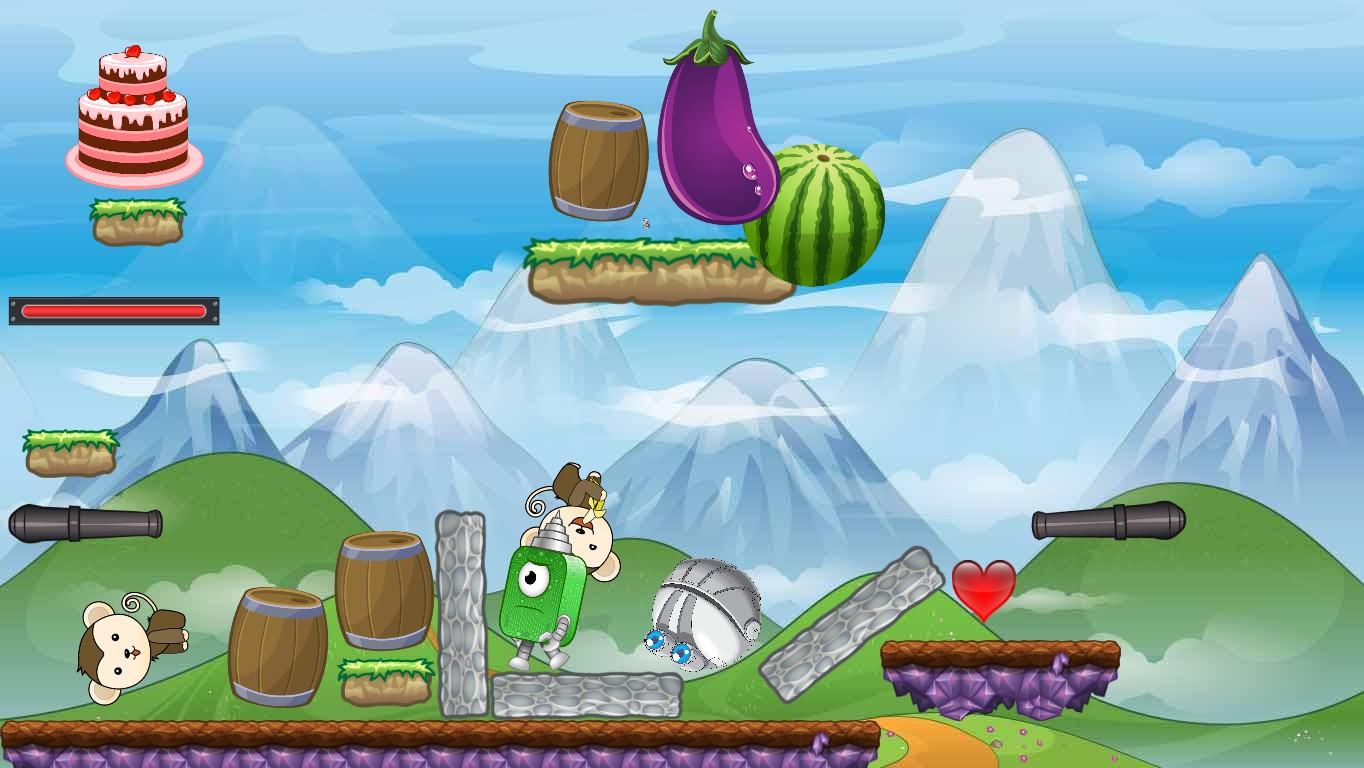Click the floating barrel near the eggplant
This screenshot has width=1364, height=768.
pyautogui.click(x=598, y=160)
